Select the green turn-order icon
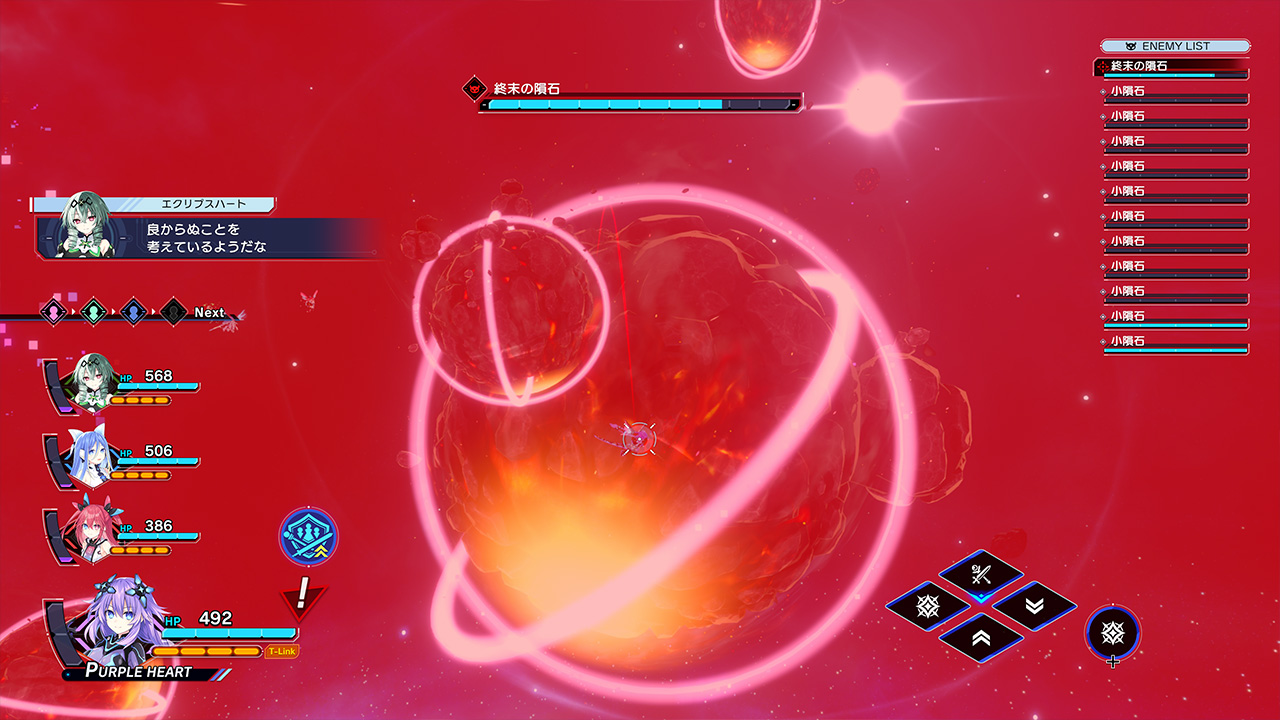The image size is (1280, 720). 93,312
